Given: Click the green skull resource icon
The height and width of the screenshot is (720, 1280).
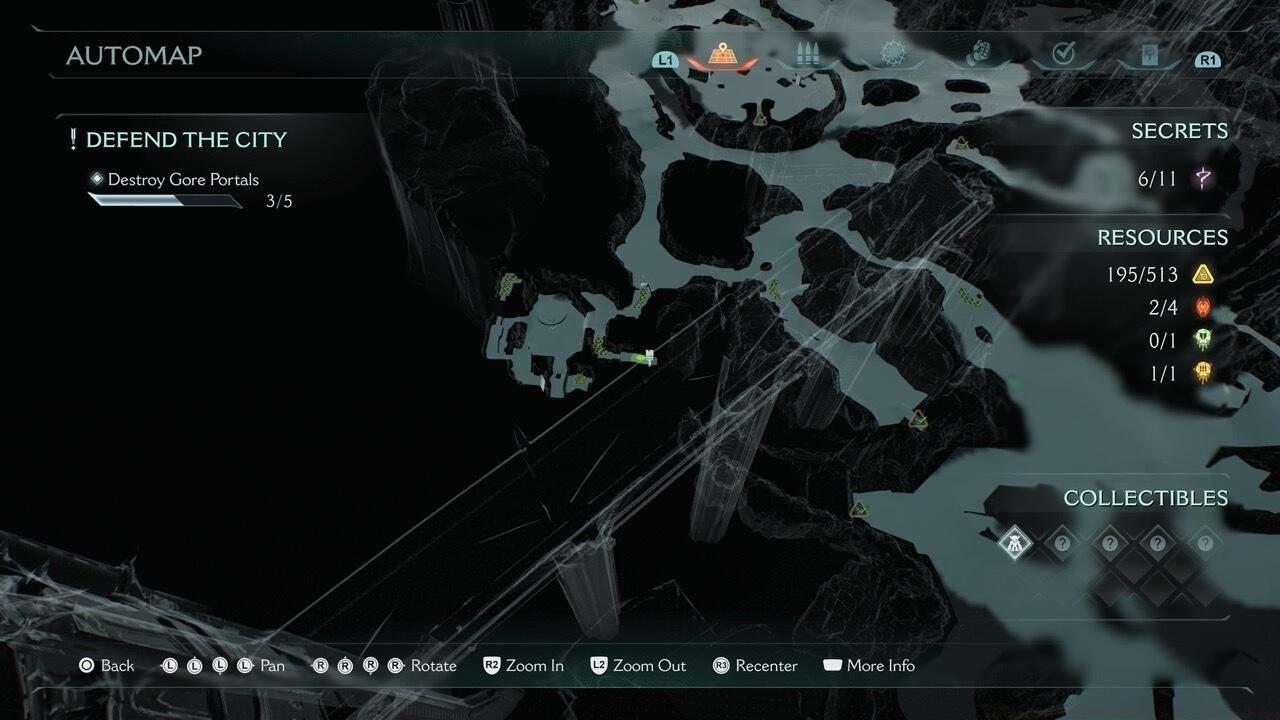Looking at the screenshot, I should tap(1202, 340).
